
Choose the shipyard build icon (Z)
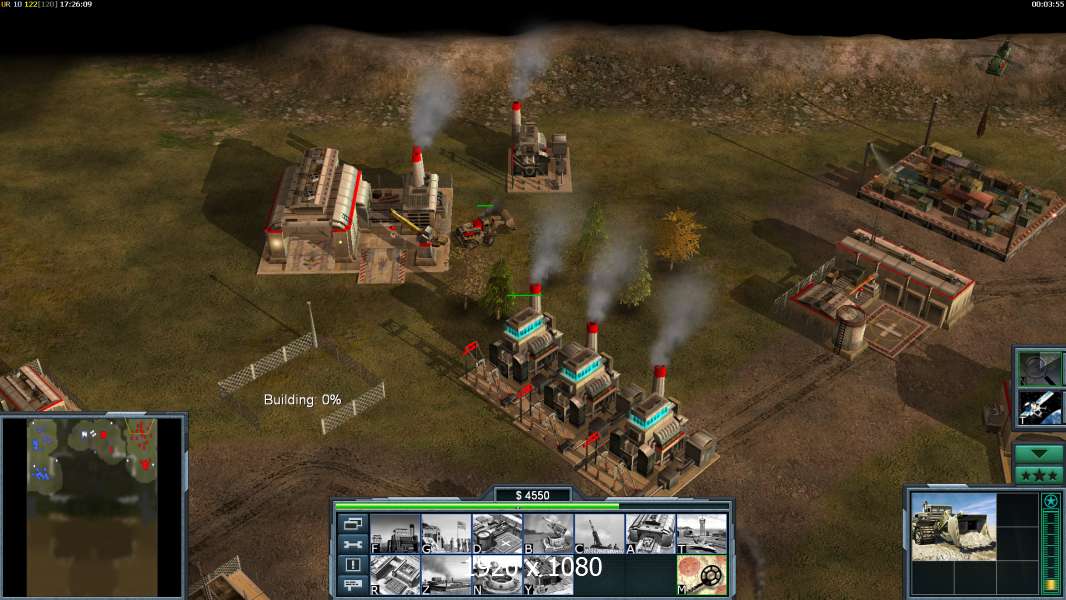point(446,575)
